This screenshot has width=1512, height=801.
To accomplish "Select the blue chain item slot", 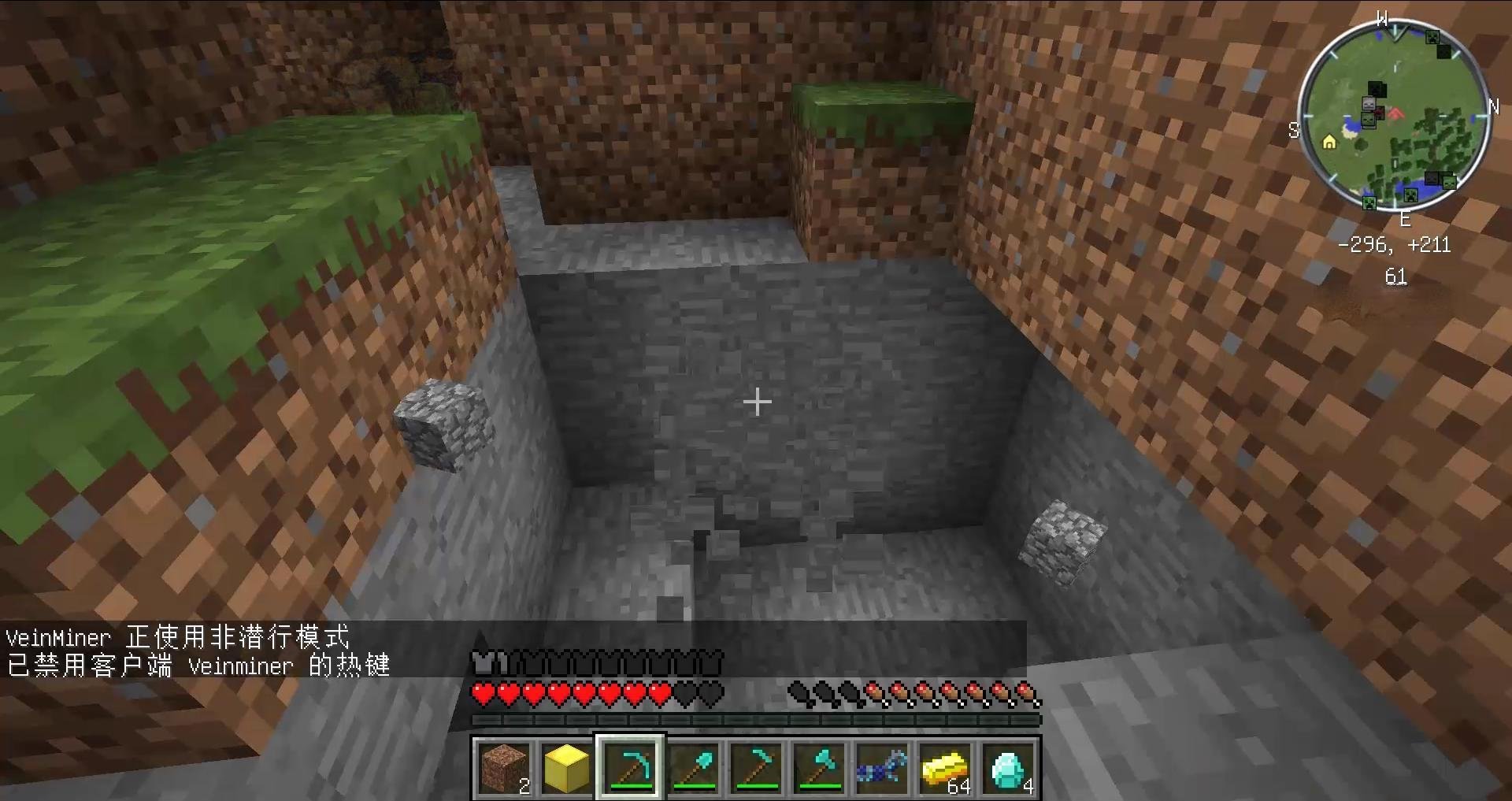I will 882,768.
